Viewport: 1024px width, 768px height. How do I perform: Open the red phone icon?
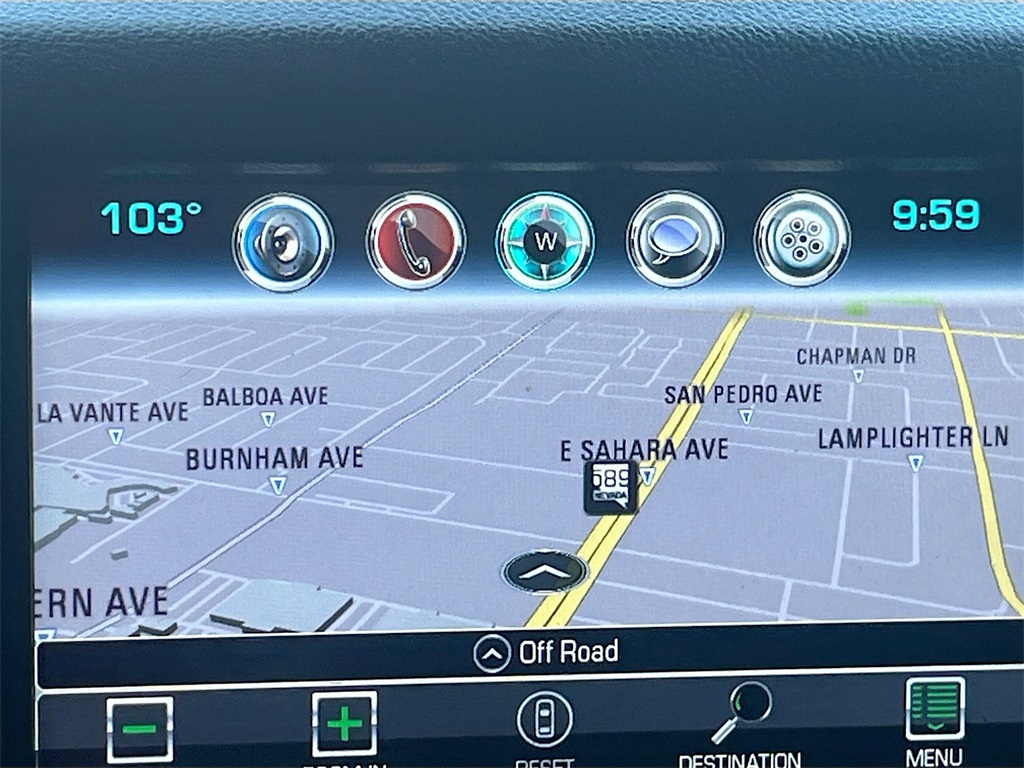pos(415,242)
